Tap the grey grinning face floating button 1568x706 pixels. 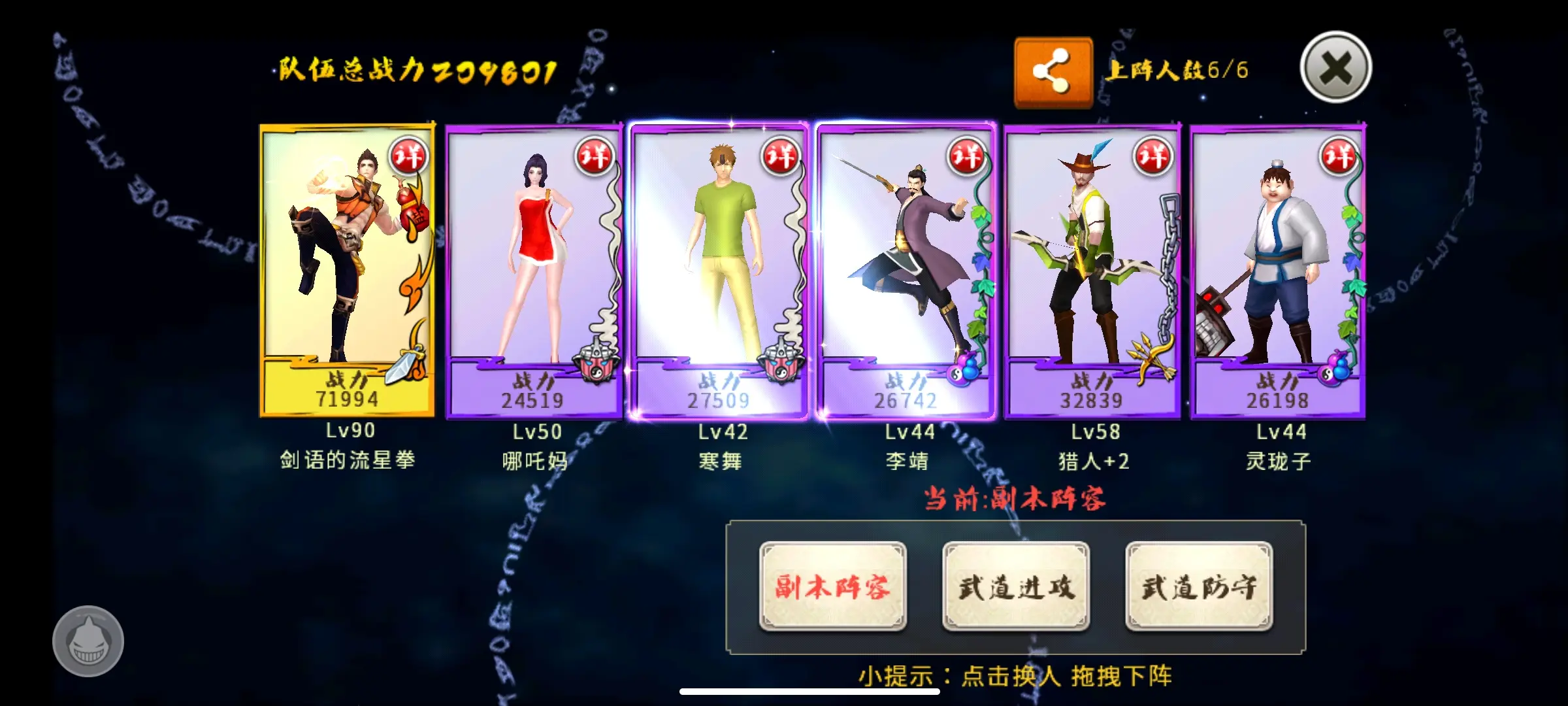88,641
